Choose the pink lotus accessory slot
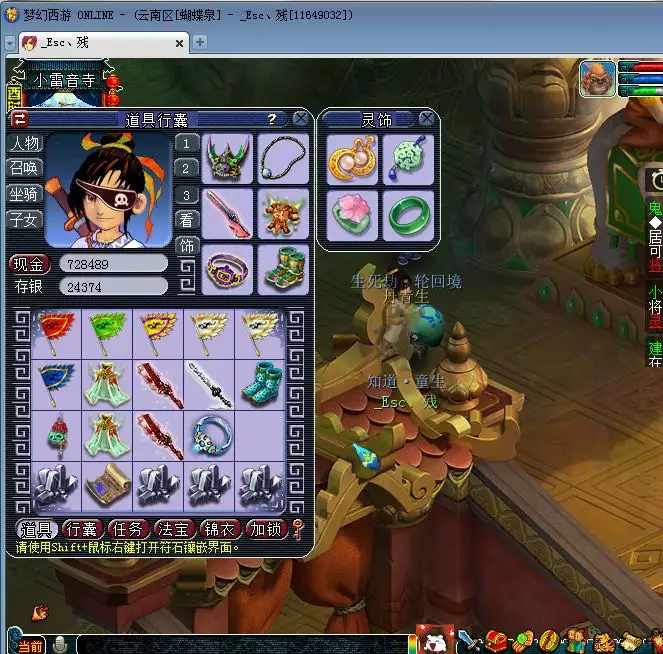 352,215
